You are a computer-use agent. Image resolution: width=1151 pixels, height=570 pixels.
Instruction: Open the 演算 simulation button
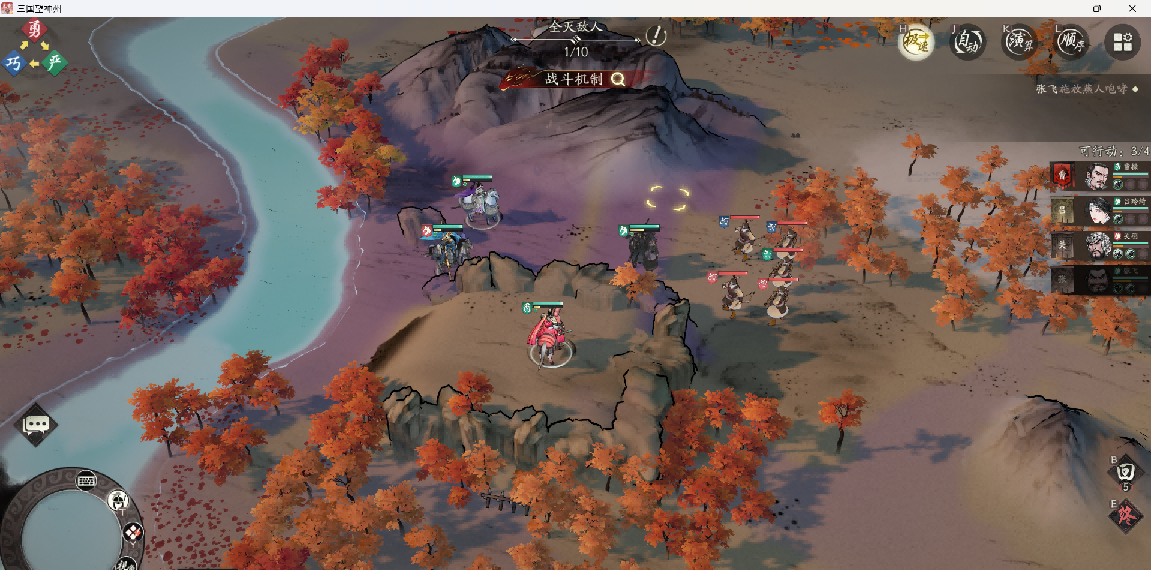(x=1019, y=42)
